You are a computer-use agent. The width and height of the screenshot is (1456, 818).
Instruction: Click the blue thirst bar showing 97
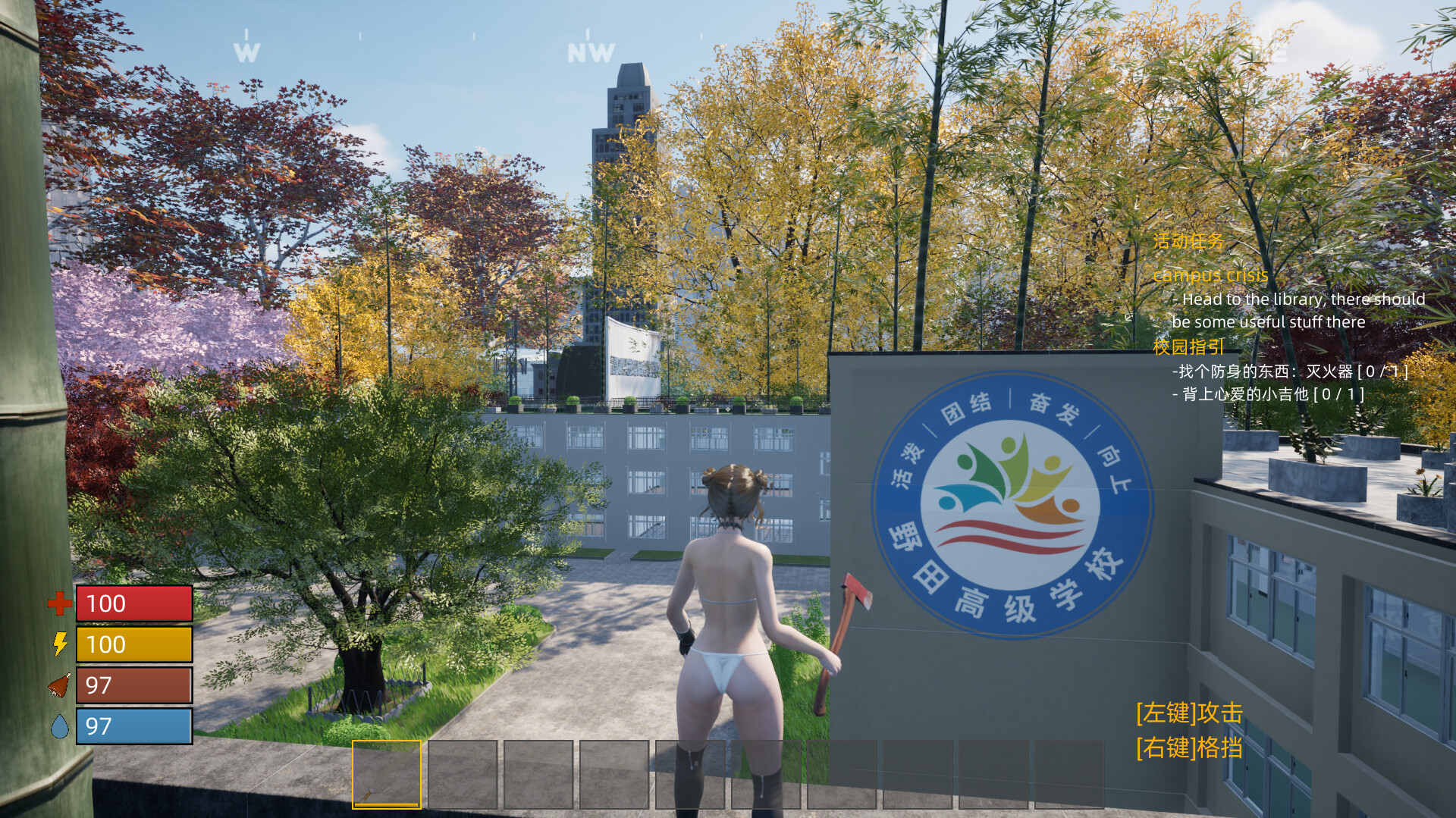point(134,726)
